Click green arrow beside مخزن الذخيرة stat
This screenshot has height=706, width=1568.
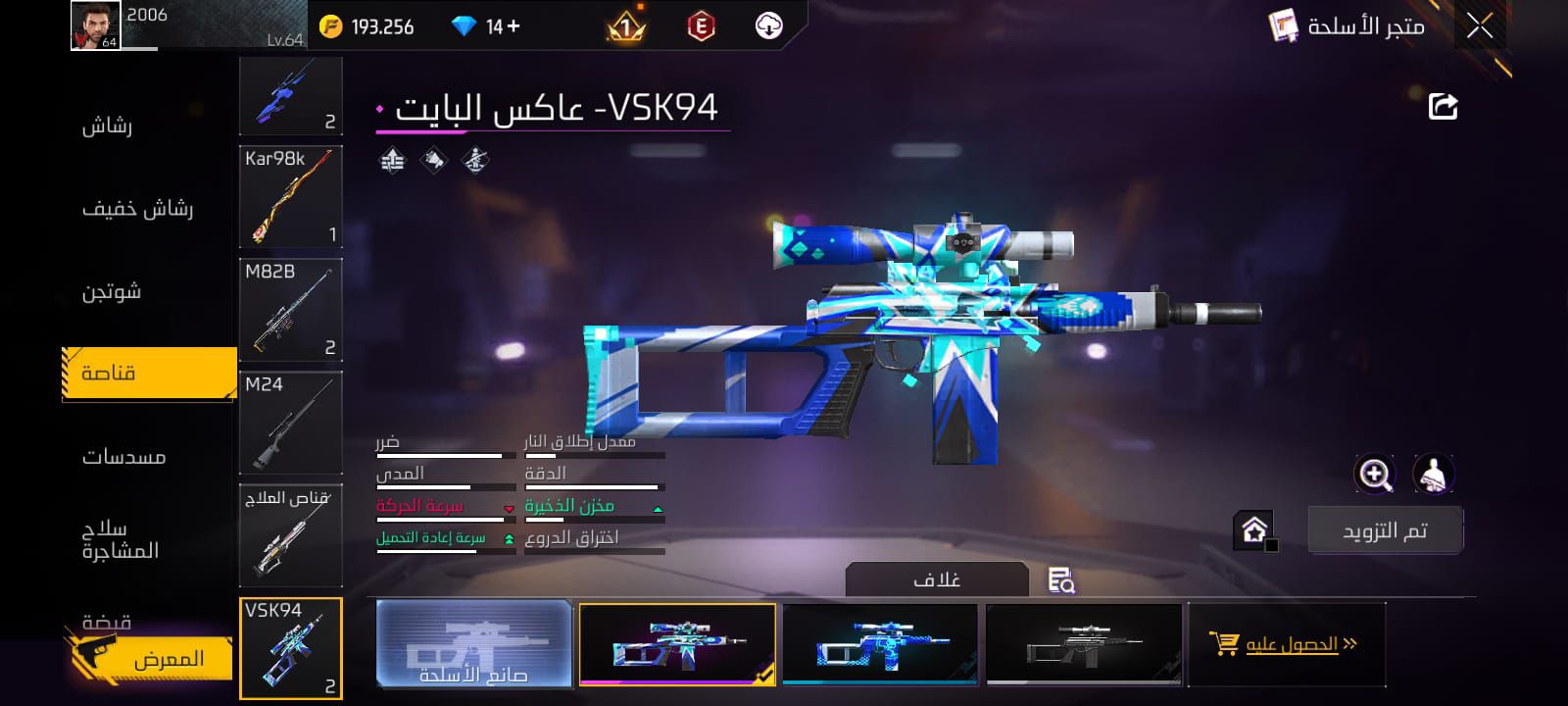(657, 508)
